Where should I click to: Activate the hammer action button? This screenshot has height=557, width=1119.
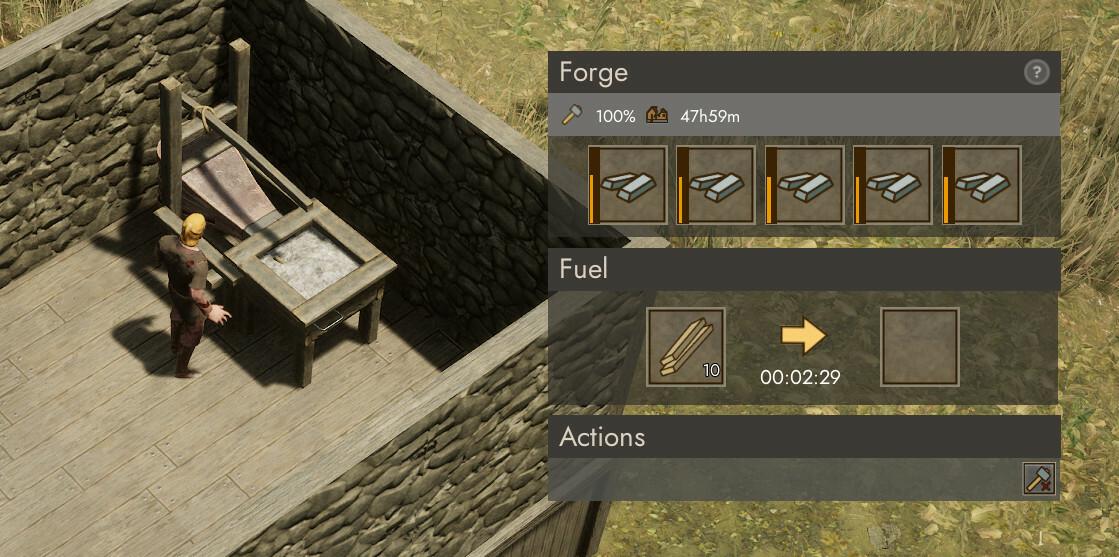1039,480
